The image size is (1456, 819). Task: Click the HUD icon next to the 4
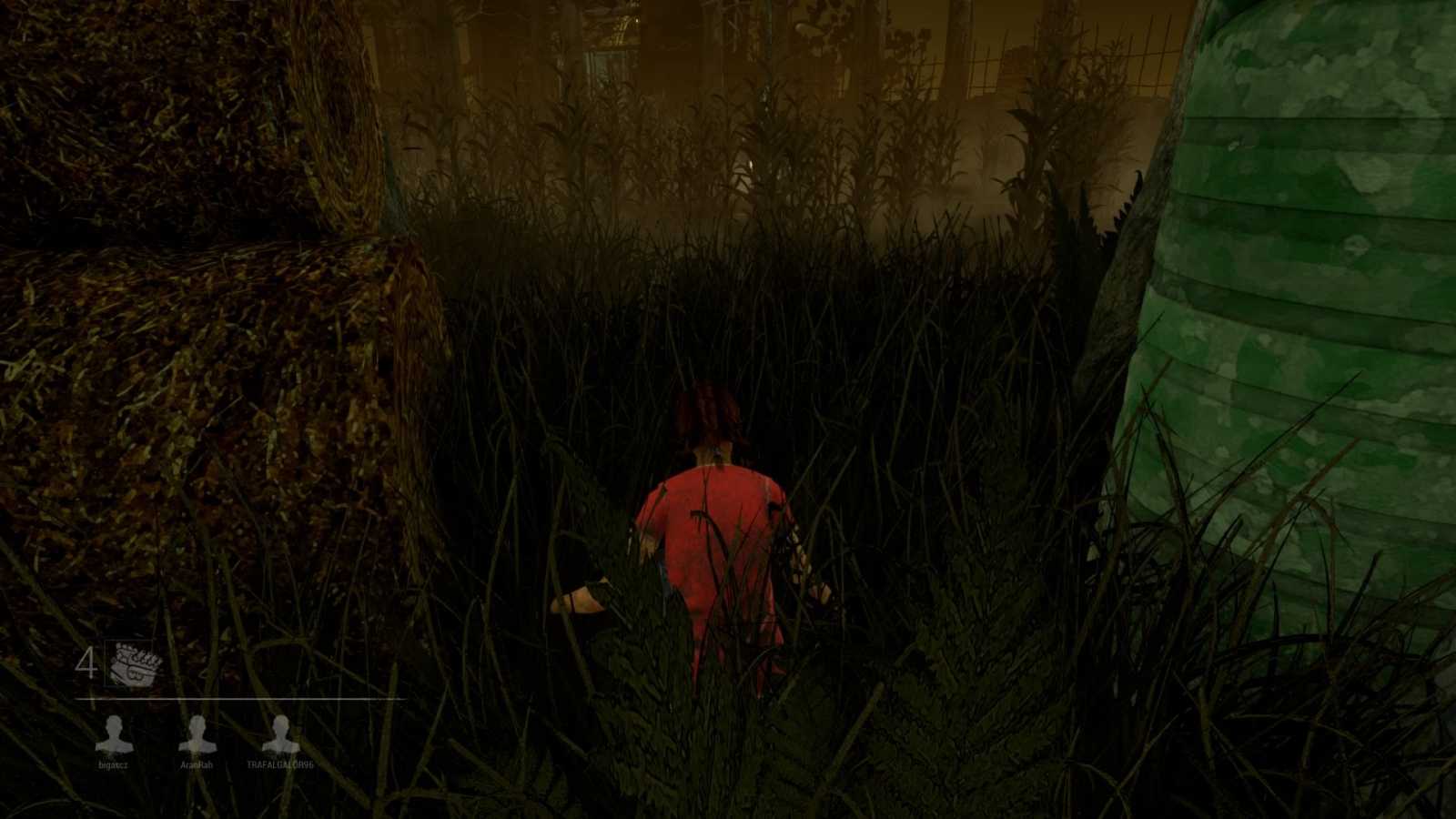pyautogui.click(x=130, y=662)
